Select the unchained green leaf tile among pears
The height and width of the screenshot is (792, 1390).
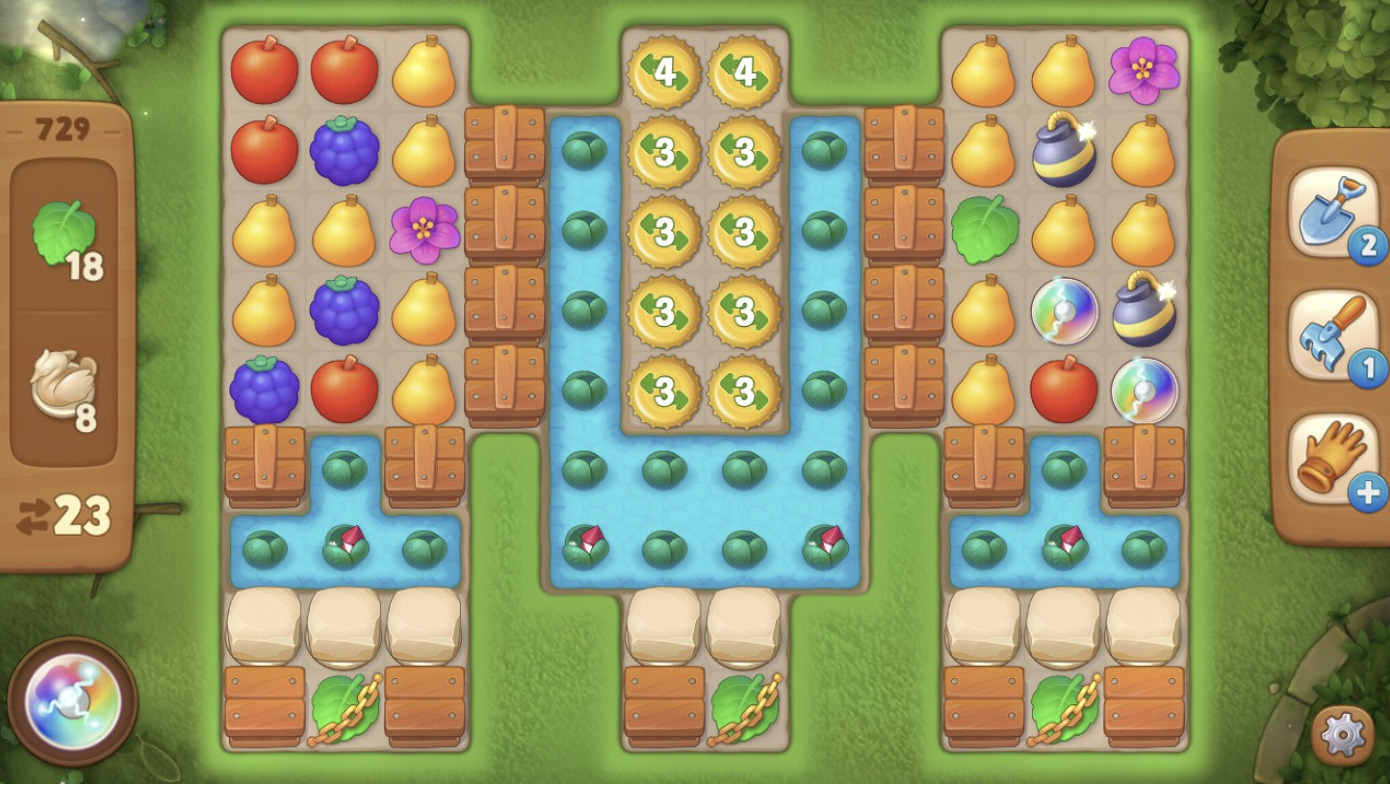pos(984,230)
